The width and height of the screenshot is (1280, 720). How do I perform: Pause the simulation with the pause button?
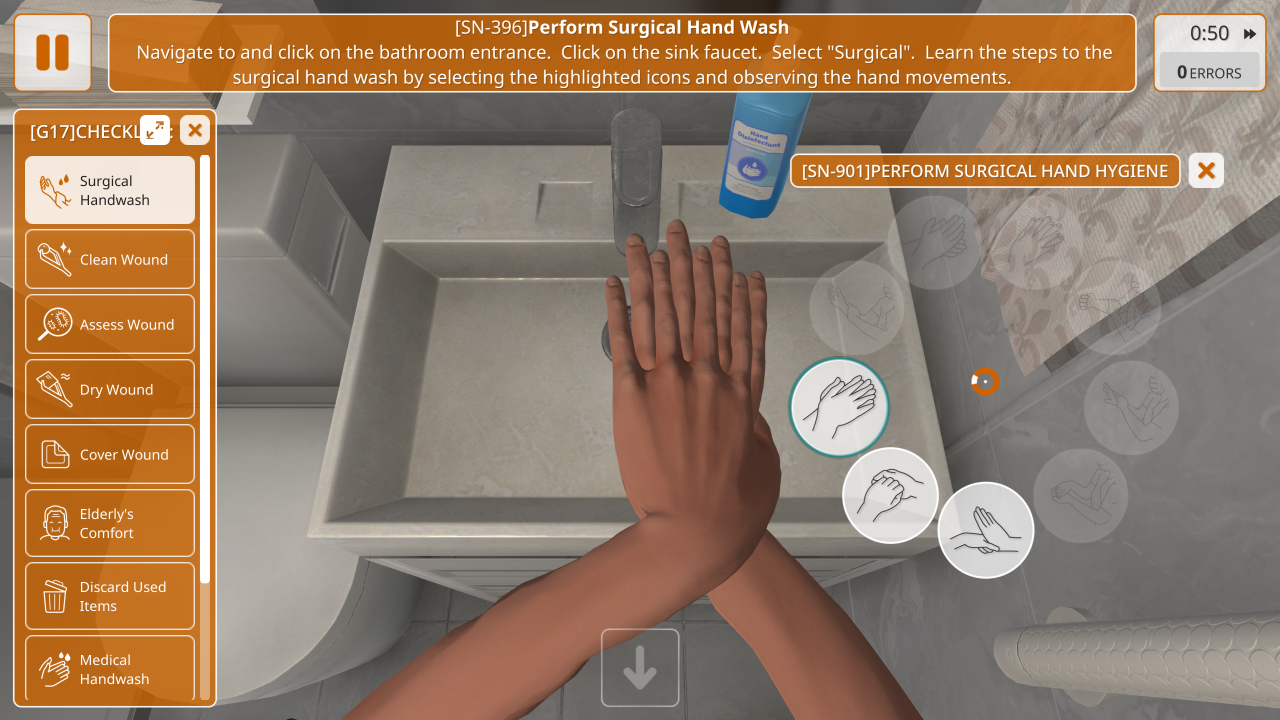click(53, 52)
